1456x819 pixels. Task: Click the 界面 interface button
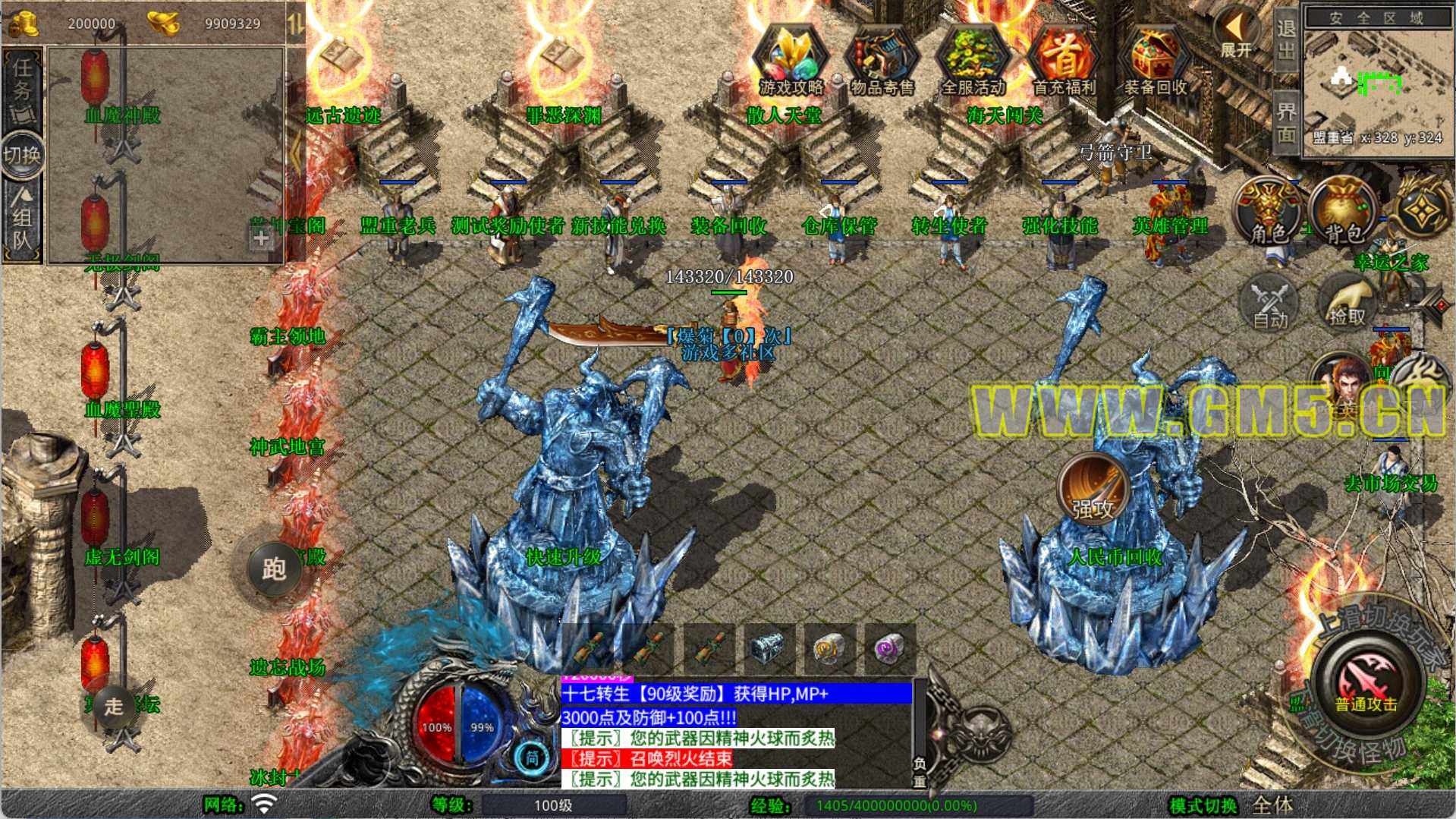[x=1285, y=122]
